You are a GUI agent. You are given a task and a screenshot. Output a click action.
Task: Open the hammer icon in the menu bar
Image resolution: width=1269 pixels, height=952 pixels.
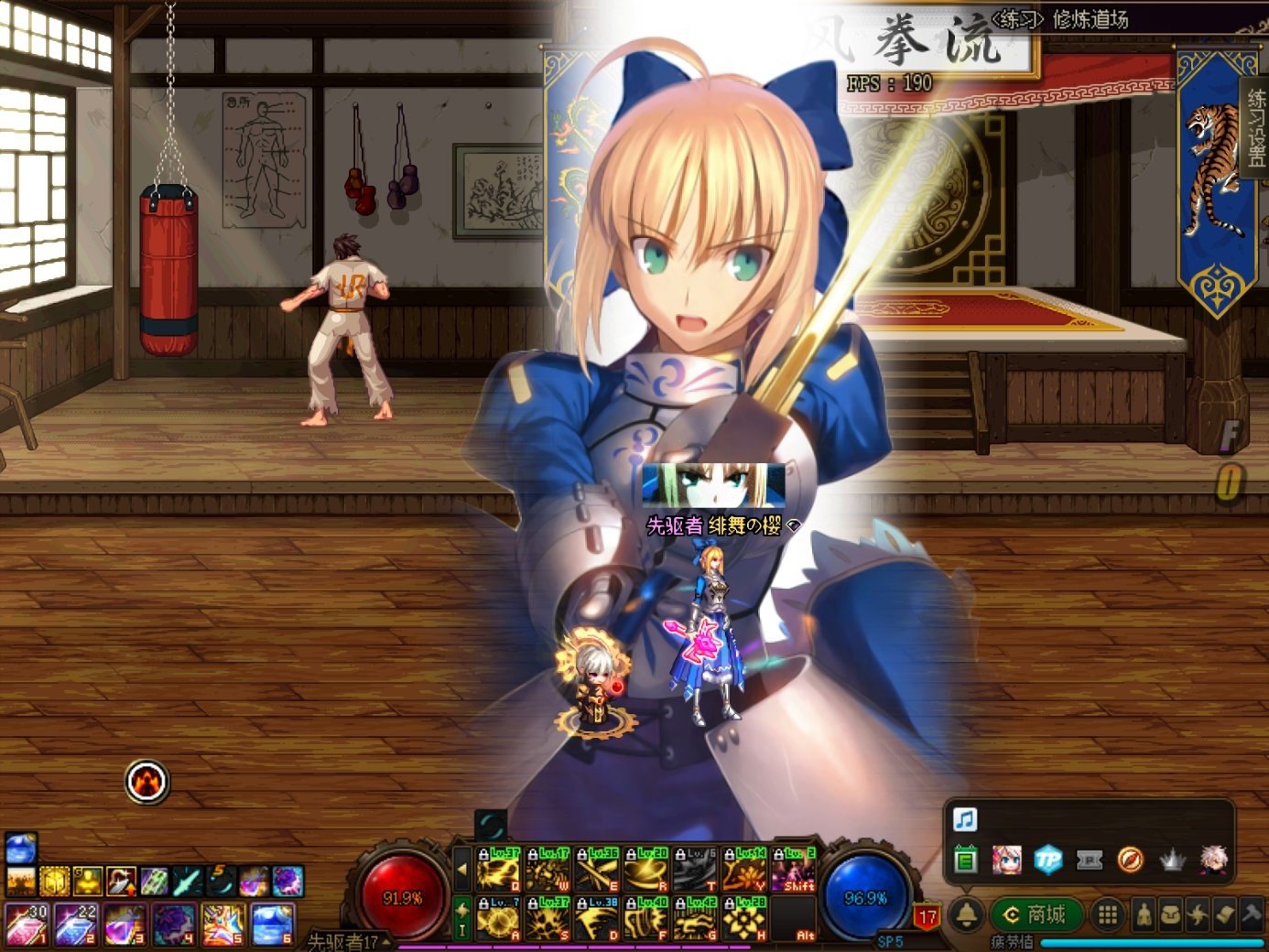click(1252, 914)
